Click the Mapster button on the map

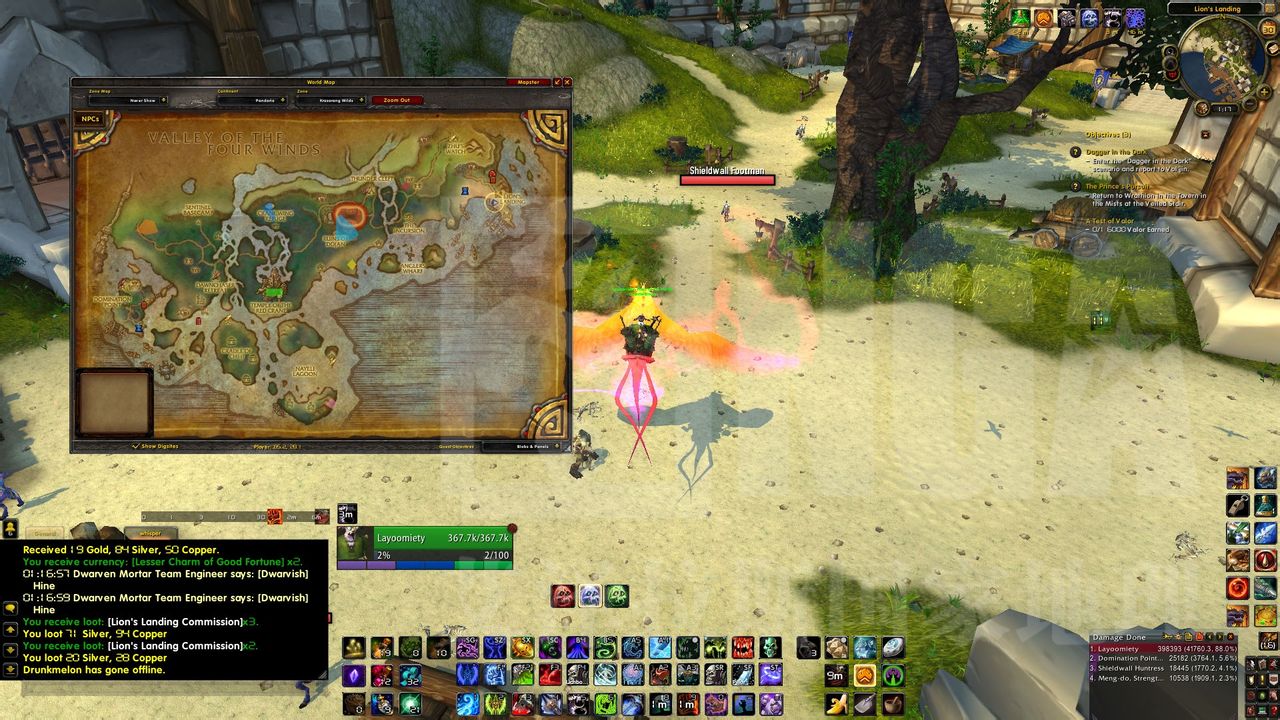(x=528, y=82)
